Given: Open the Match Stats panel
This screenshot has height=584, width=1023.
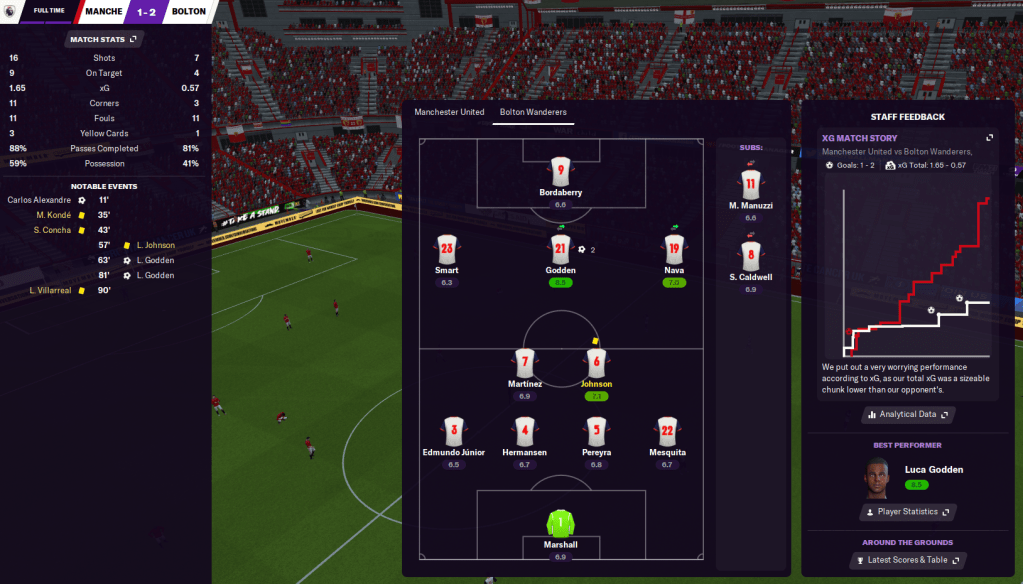Looking at the screenshot, I should pyautogui.click(x=104, y=39).
